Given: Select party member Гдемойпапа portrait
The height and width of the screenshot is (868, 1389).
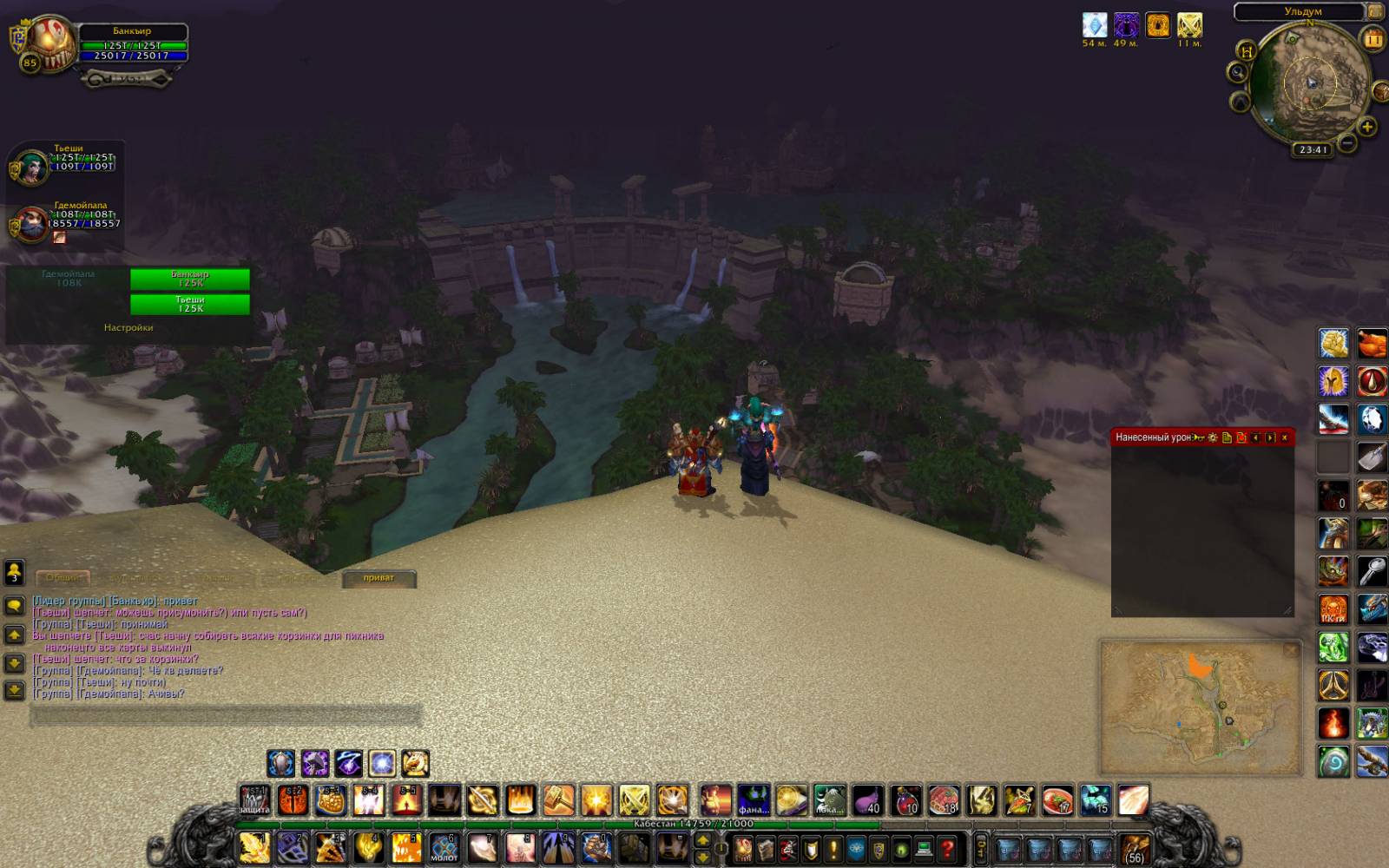Looking at the screenshot, I should pyautogui.click(x=31, y=225).
